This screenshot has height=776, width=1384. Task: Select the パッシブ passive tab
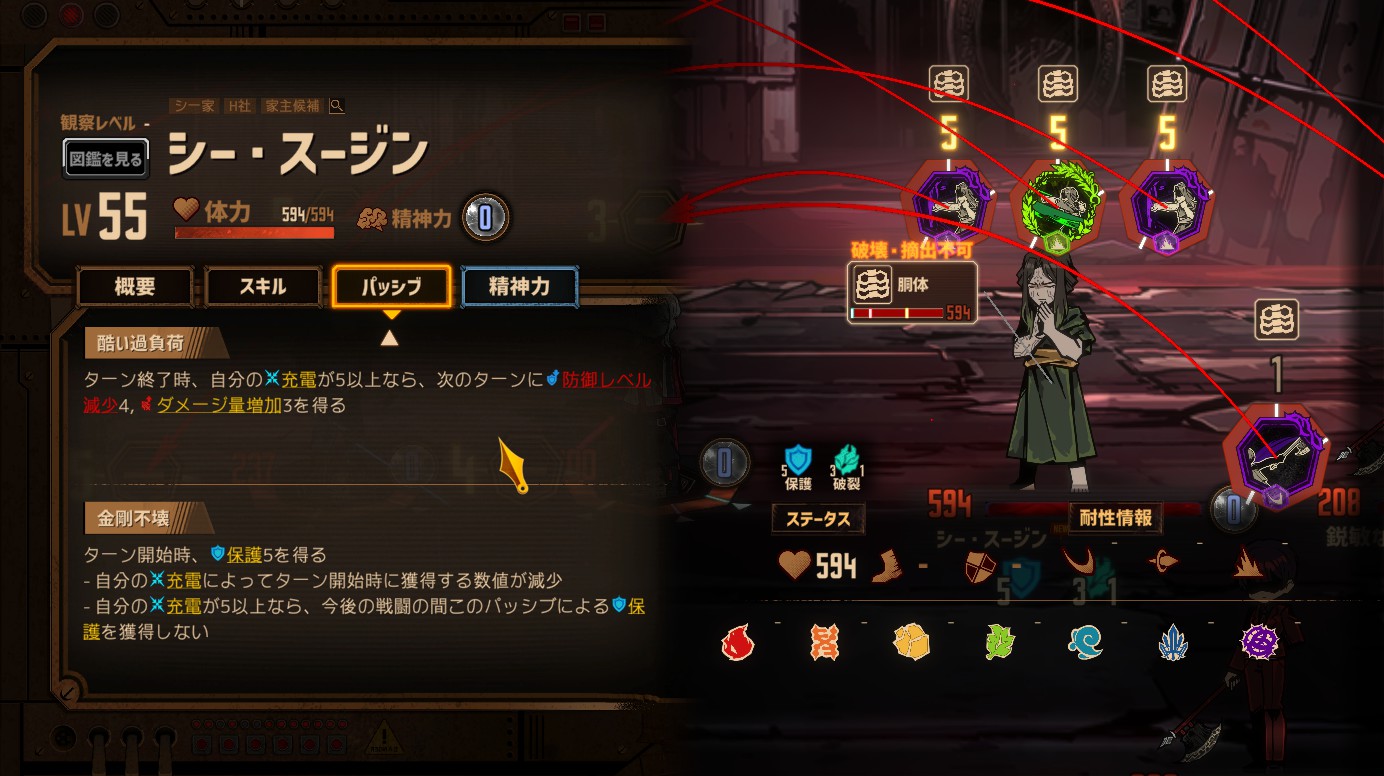click(x=391, y=287)
